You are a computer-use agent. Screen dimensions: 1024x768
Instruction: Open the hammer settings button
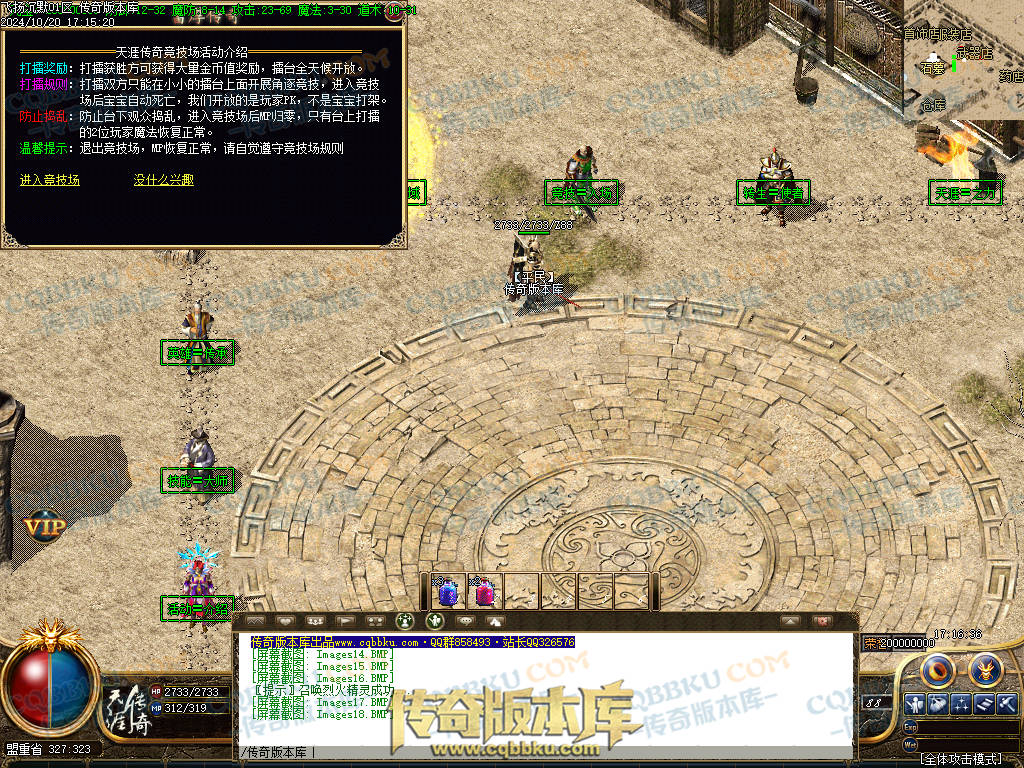pyautogui.click(x=1007, y=704)
